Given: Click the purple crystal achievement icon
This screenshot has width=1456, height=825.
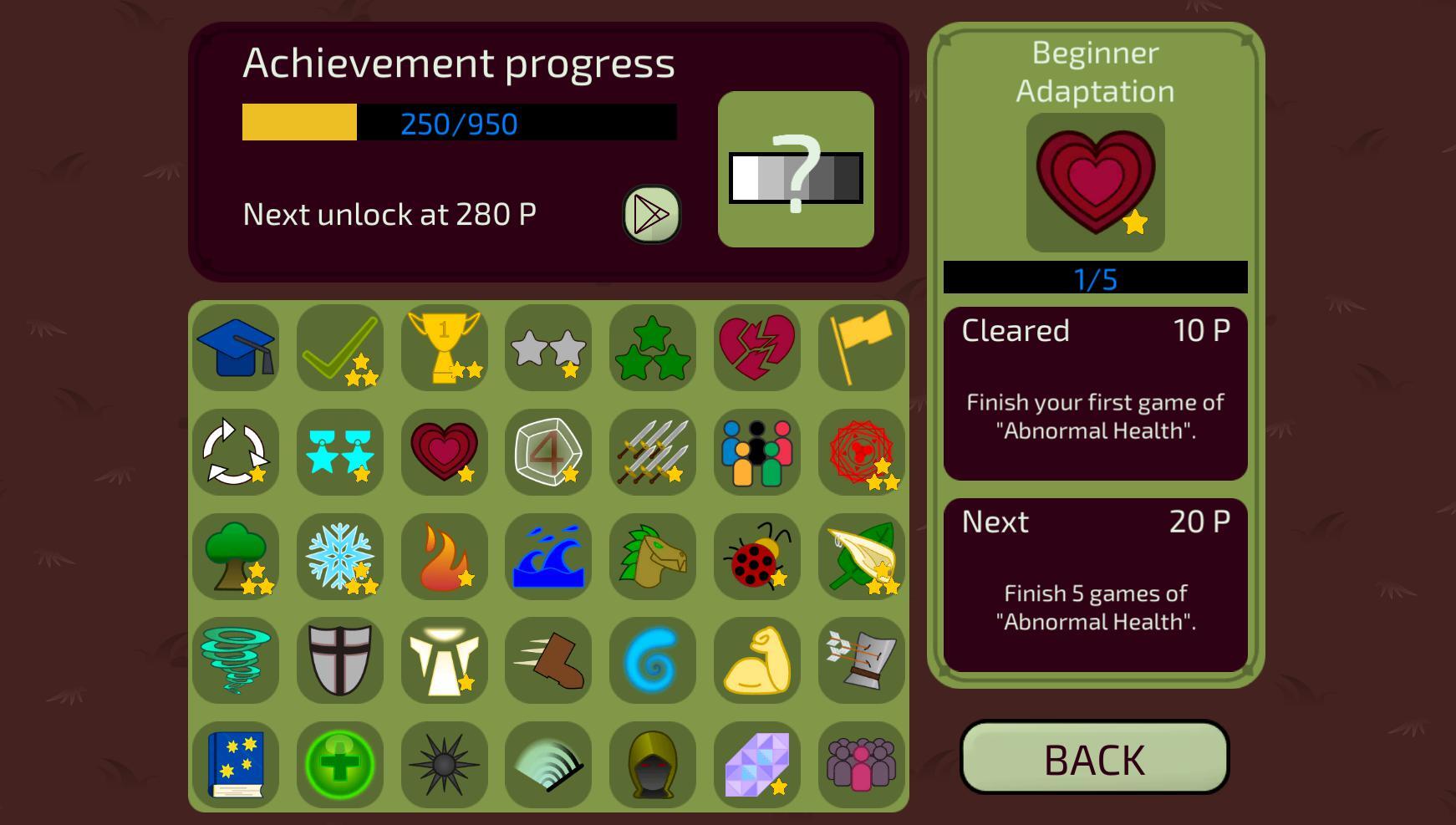Looking at the screenshot, I should pyautogui.click(x=756, y=765).
